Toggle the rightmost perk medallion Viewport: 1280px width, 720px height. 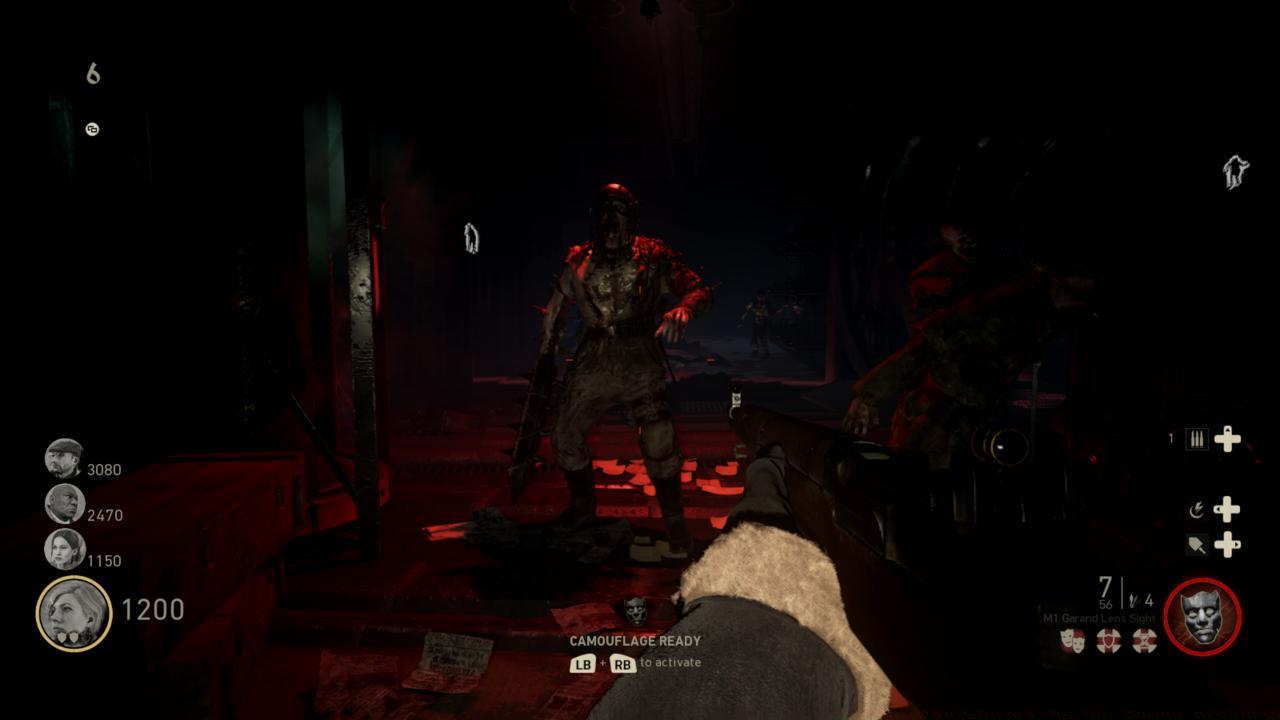pyautogui.click(x=1142, y=640)
